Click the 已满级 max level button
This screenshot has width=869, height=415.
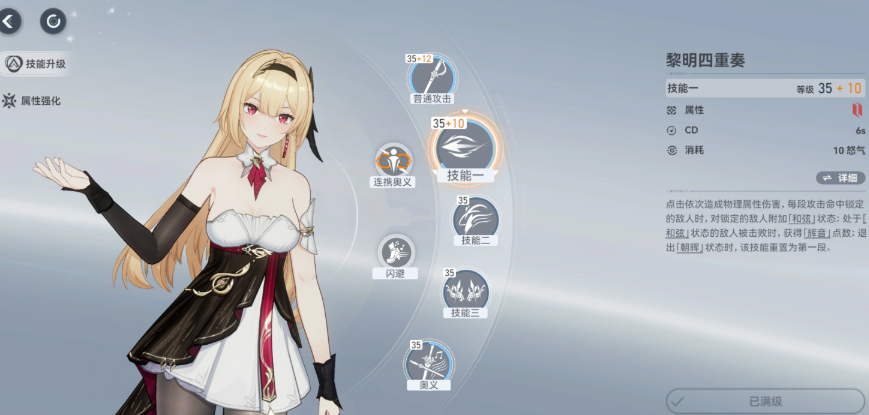pos(765,401)
